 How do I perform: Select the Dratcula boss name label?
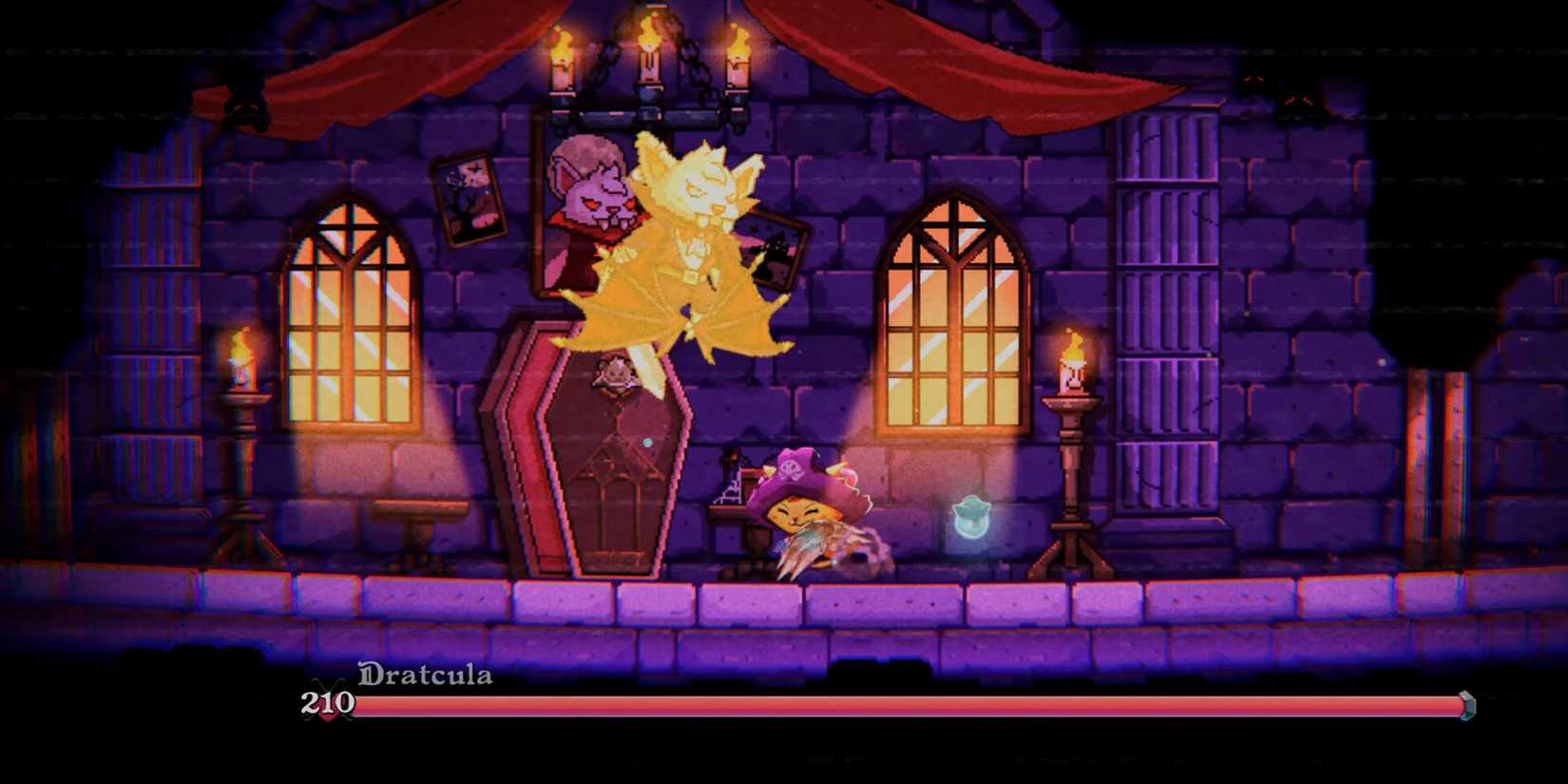(425, 676)
